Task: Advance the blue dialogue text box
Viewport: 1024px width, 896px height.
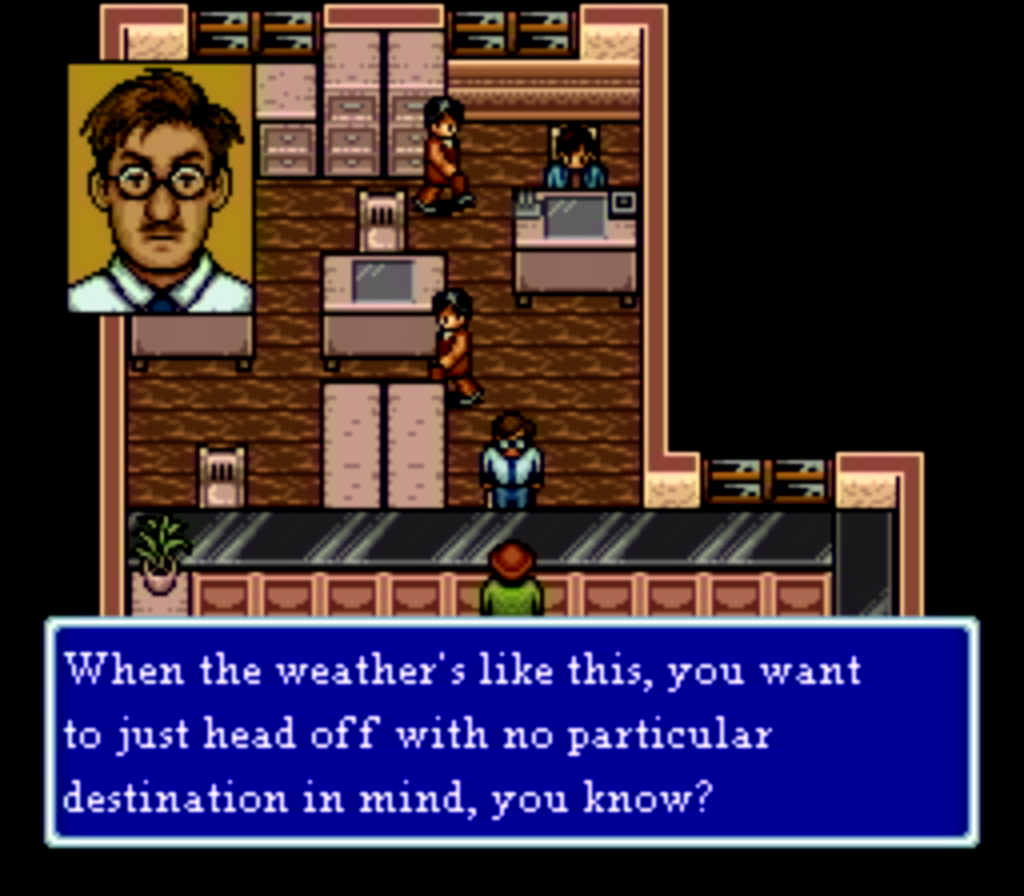Action: click(511, 733)
